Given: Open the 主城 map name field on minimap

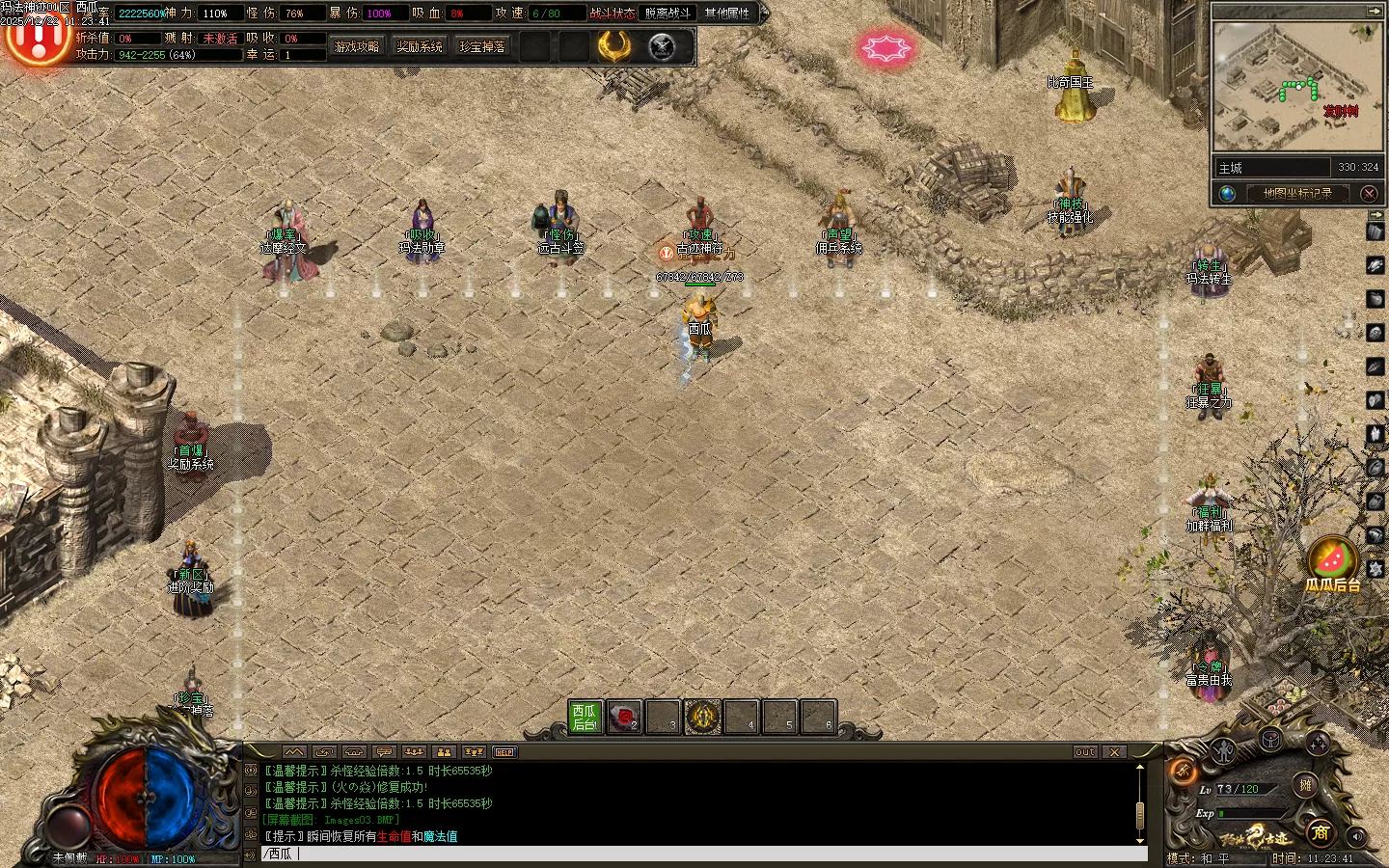Looking at the screenshot, I should click(1271, 166).
